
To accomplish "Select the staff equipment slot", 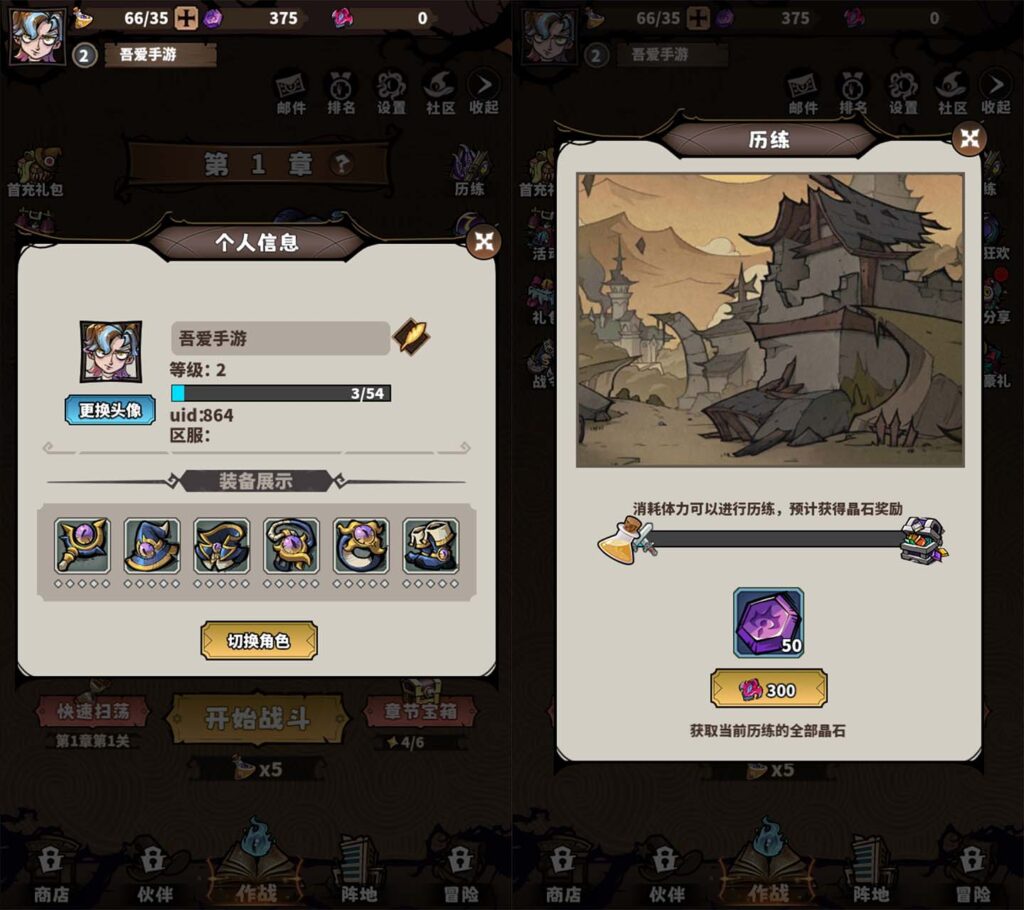I will click(x=82, y=546).
